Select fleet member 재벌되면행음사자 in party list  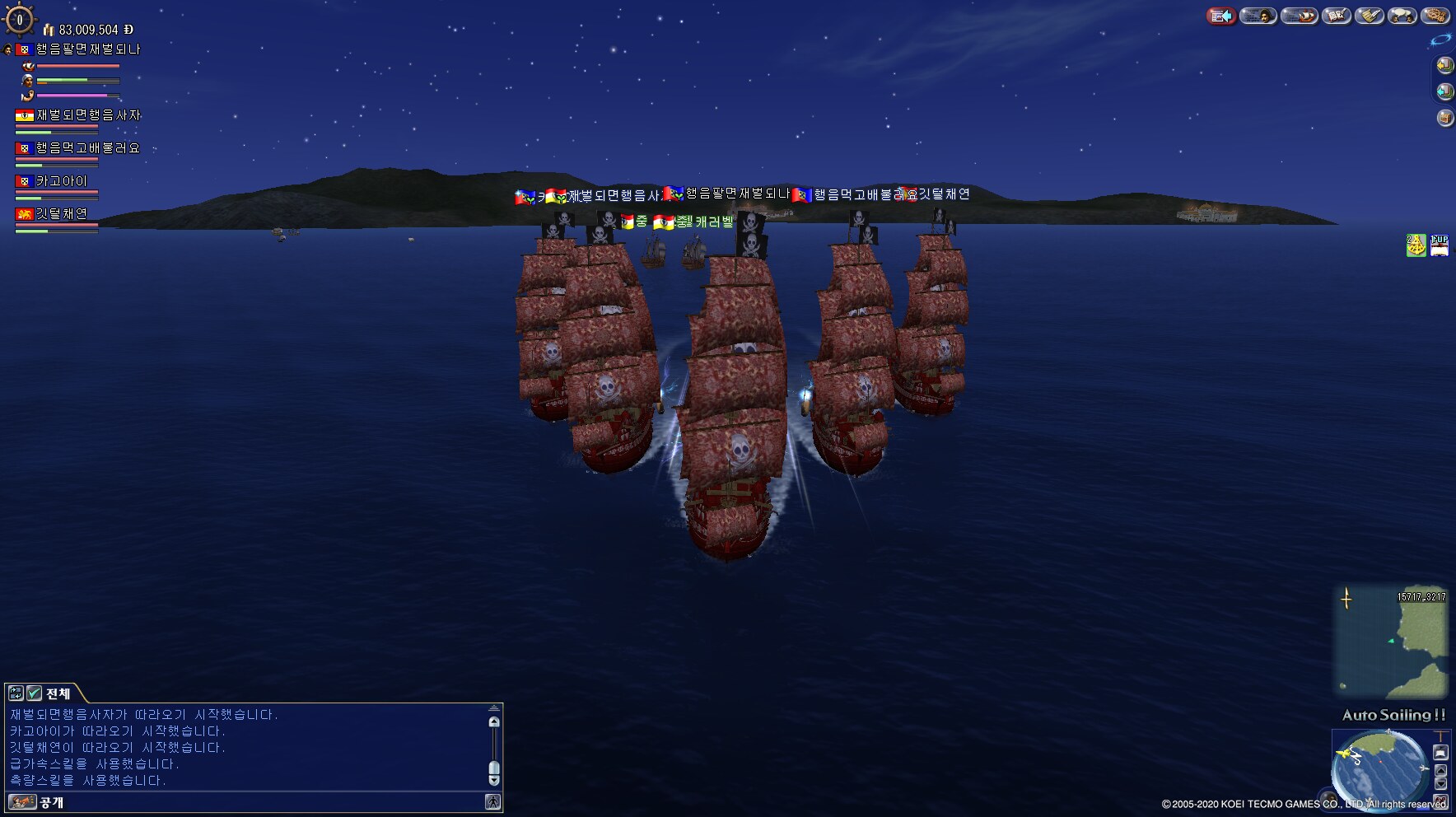point(87,115)
